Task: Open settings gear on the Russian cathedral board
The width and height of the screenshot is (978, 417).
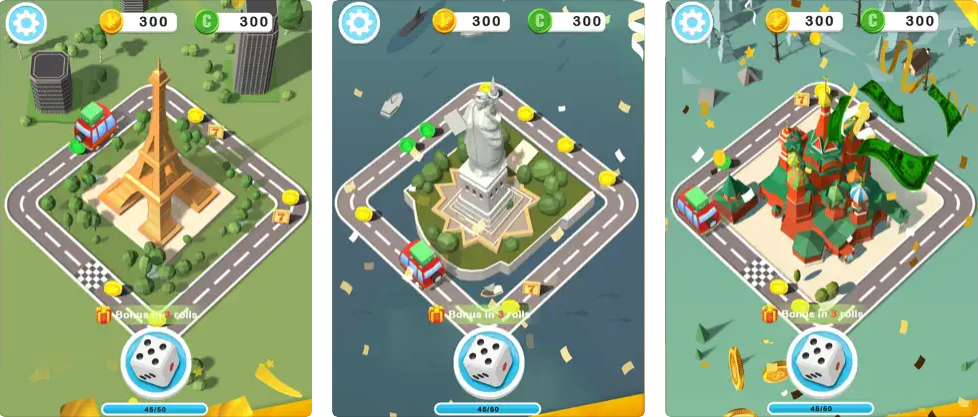Action: [692, 23]
